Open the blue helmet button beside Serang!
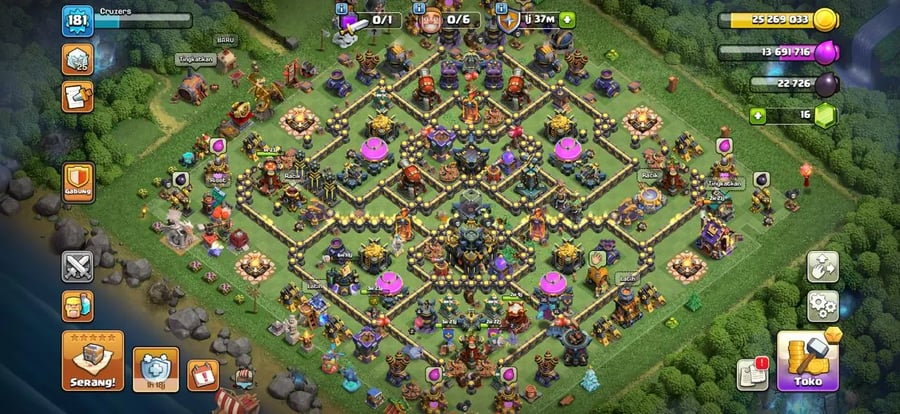This screenshot has width=900, height=414. pyautogui.click(x=156, y=368)
